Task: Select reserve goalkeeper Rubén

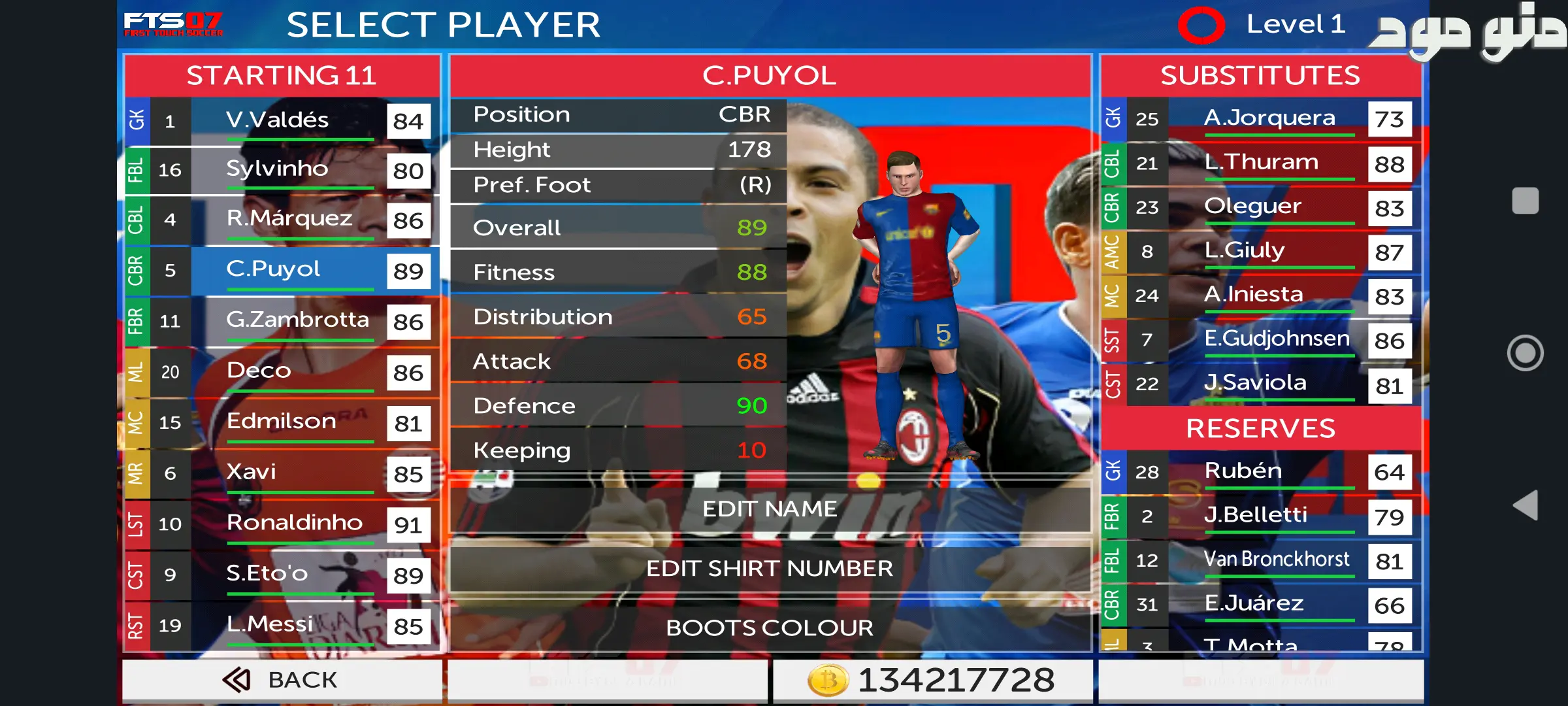Action: click(1261, 472)
